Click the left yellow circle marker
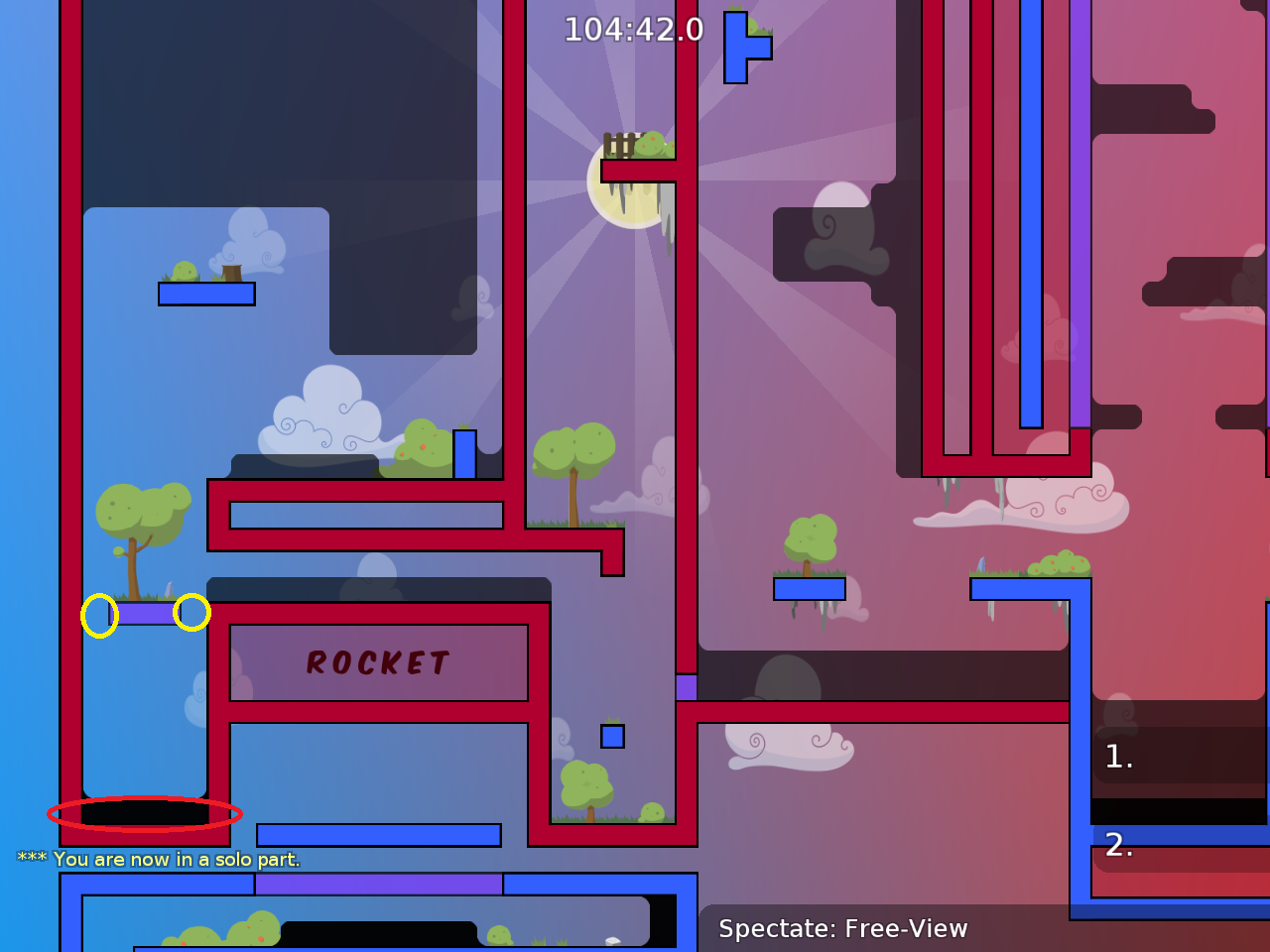This screenshot has height=952, width=1270. coord(98,614)
